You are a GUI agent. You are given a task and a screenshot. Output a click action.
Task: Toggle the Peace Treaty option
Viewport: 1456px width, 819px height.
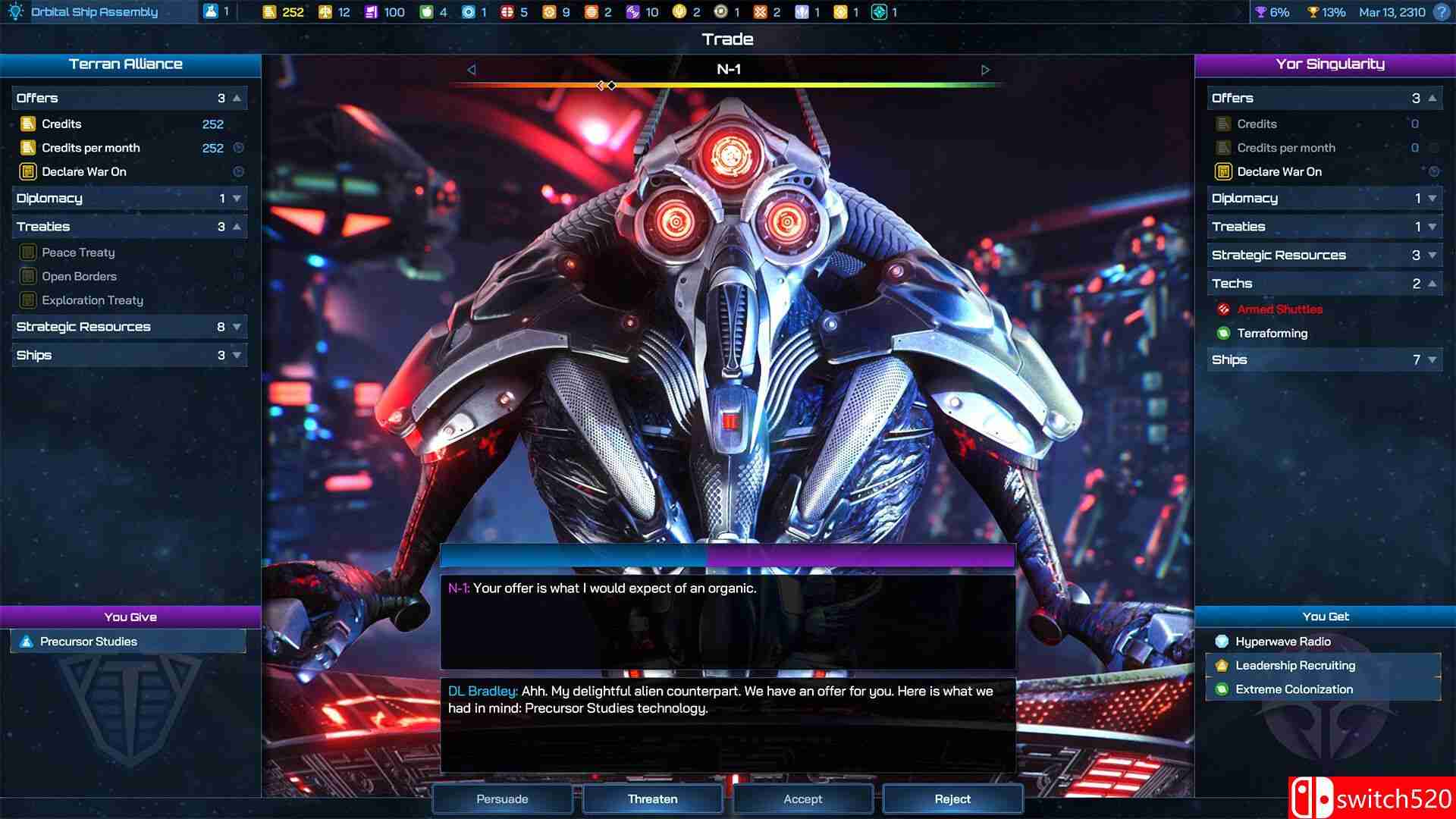(29, 252)
